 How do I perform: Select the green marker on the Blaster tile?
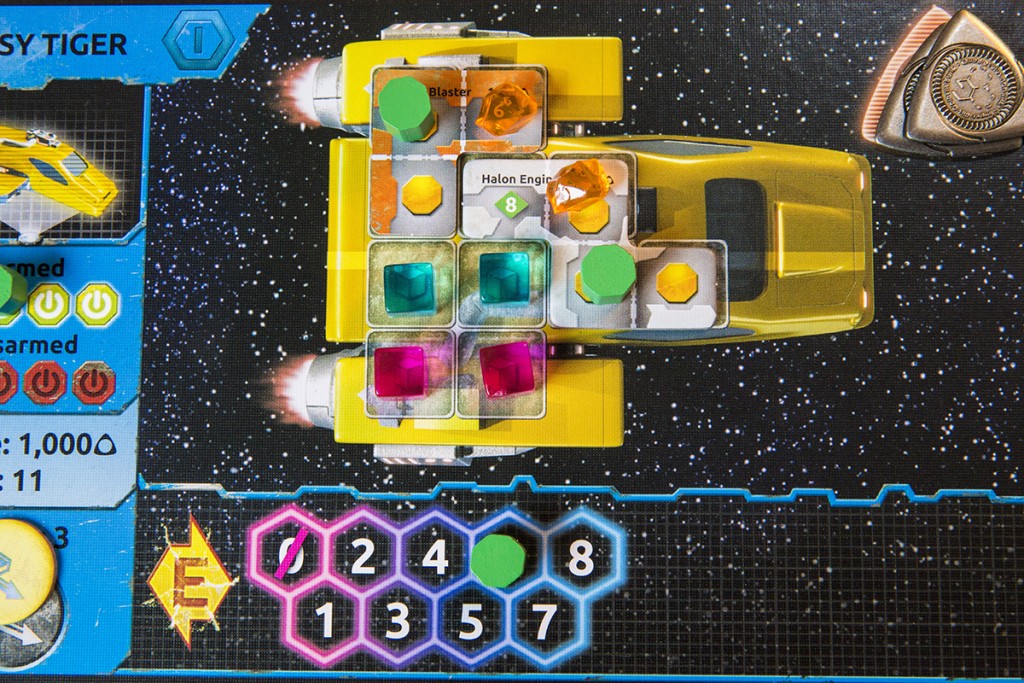point(406,107)
